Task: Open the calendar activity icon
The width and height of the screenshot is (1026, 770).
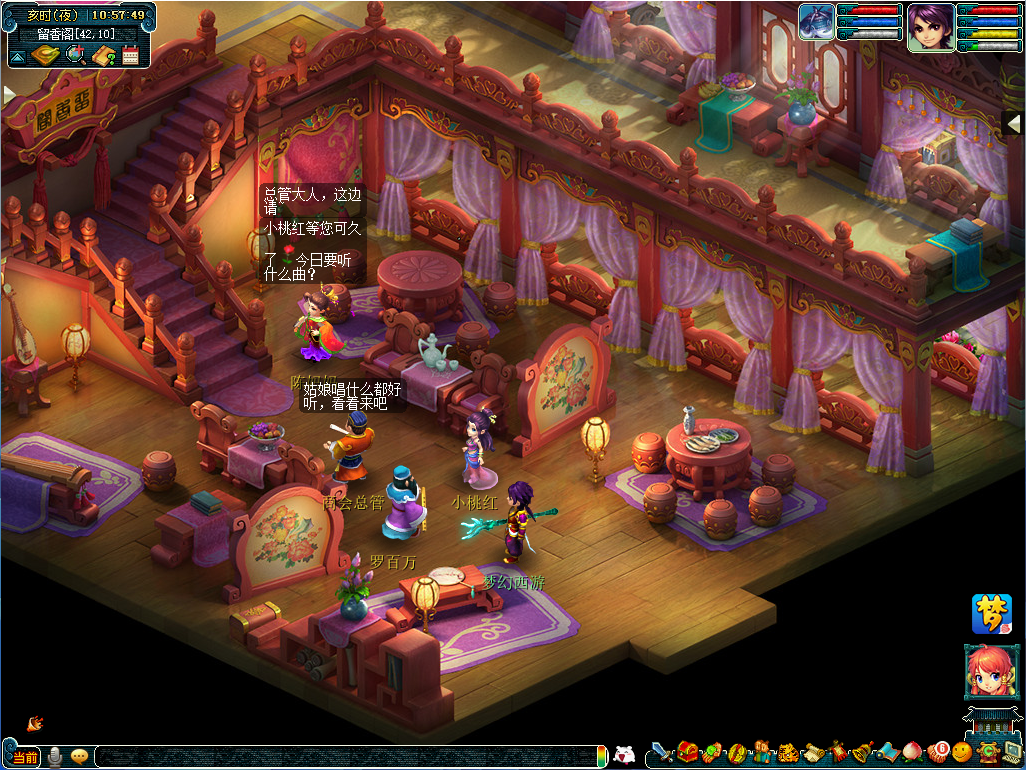Action: pos(131,55)
